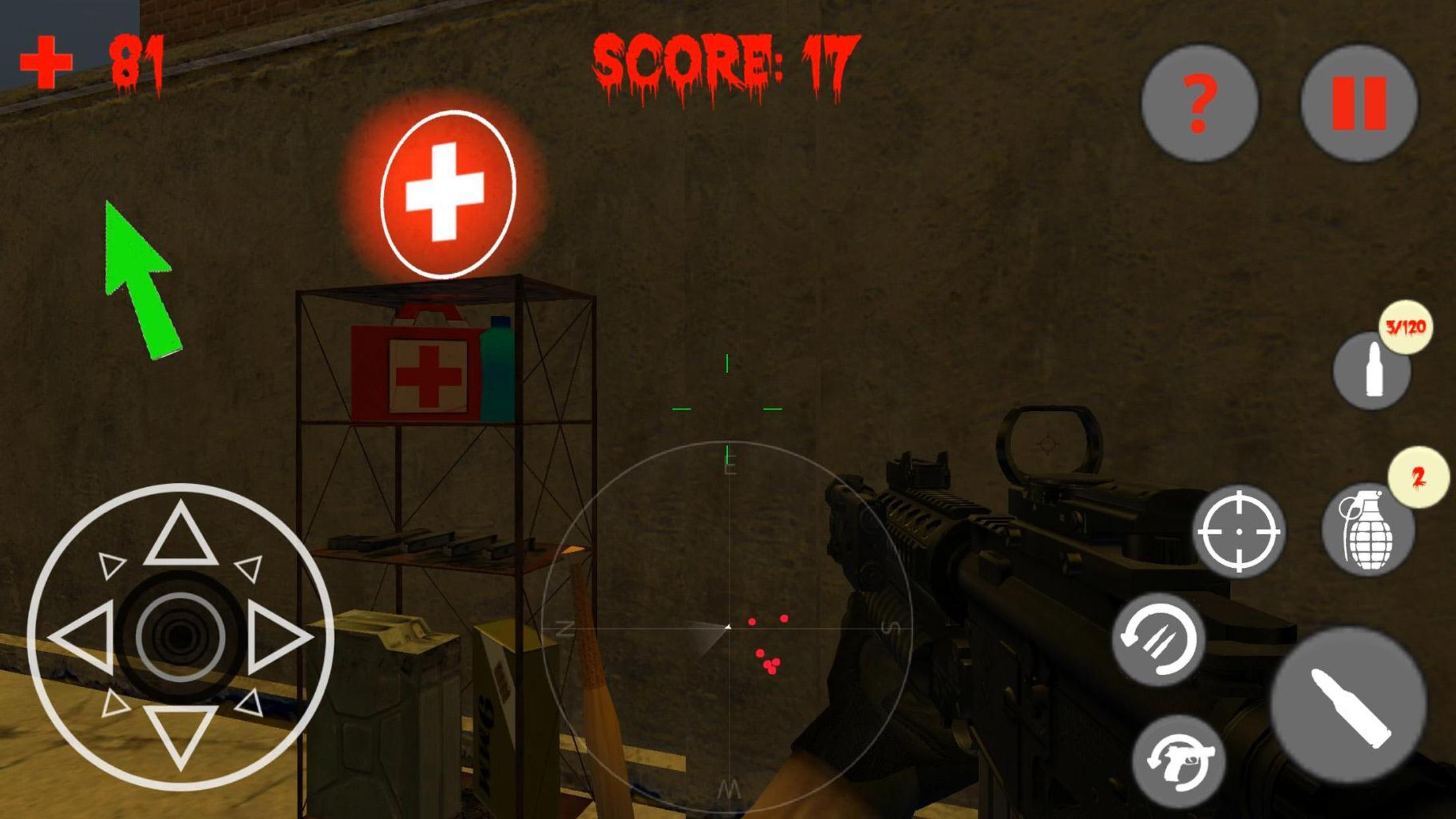
Task: Reload the weapon using the bullets reload icon
Action: tap(1159, 639)
